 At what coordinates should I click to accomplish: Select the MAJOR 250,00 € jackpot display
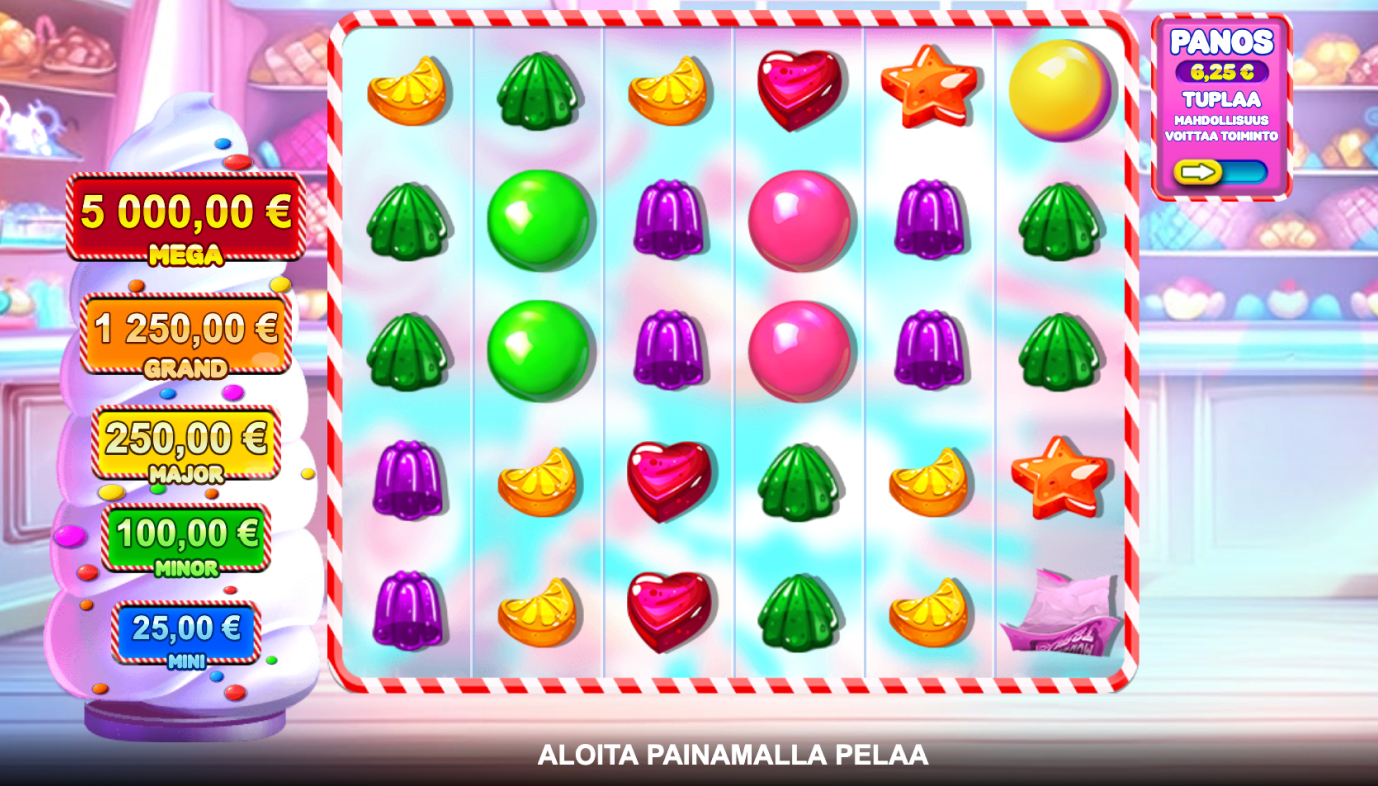184,443
